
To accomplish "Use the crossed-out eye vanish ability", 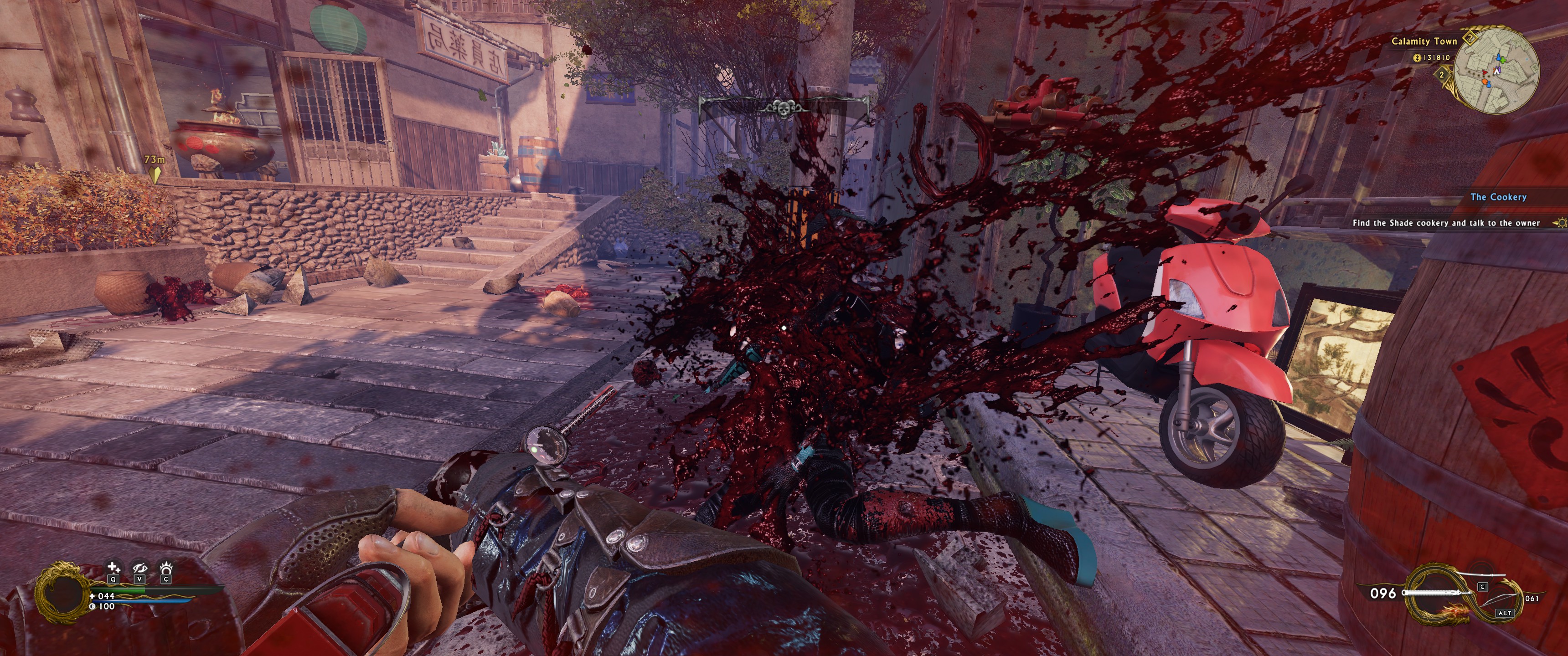I will [x=140, y=569].
